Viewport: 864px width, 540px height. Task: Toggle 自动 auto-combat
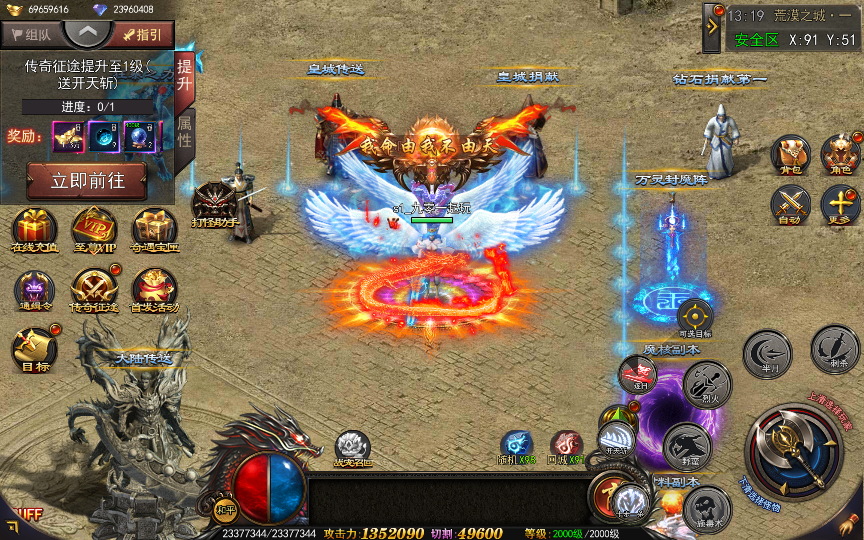[790, 204]
